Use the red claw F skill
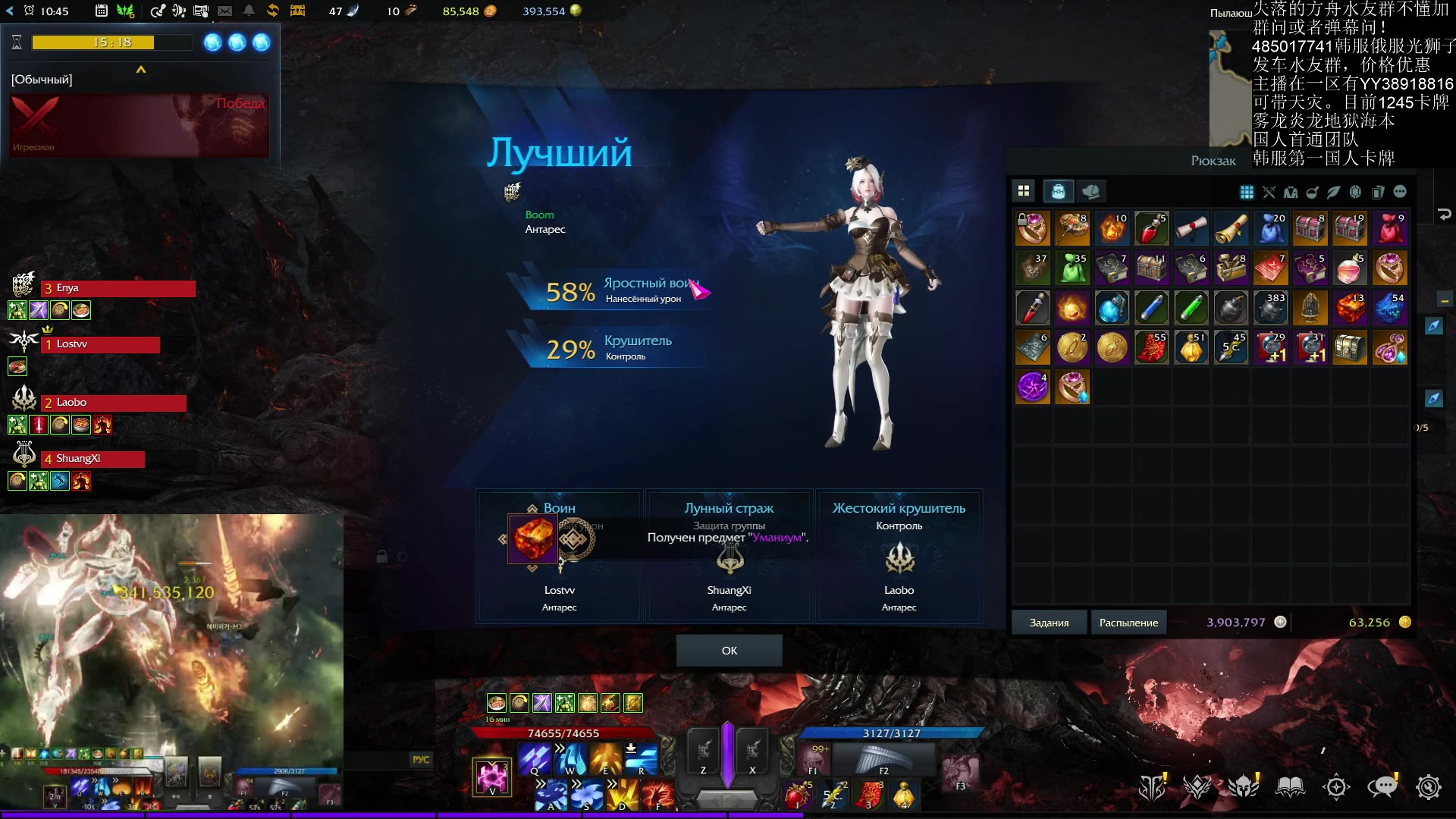The height and width of the screenshot is (819, 1456). pyautogui.click(x=657, y=795)
